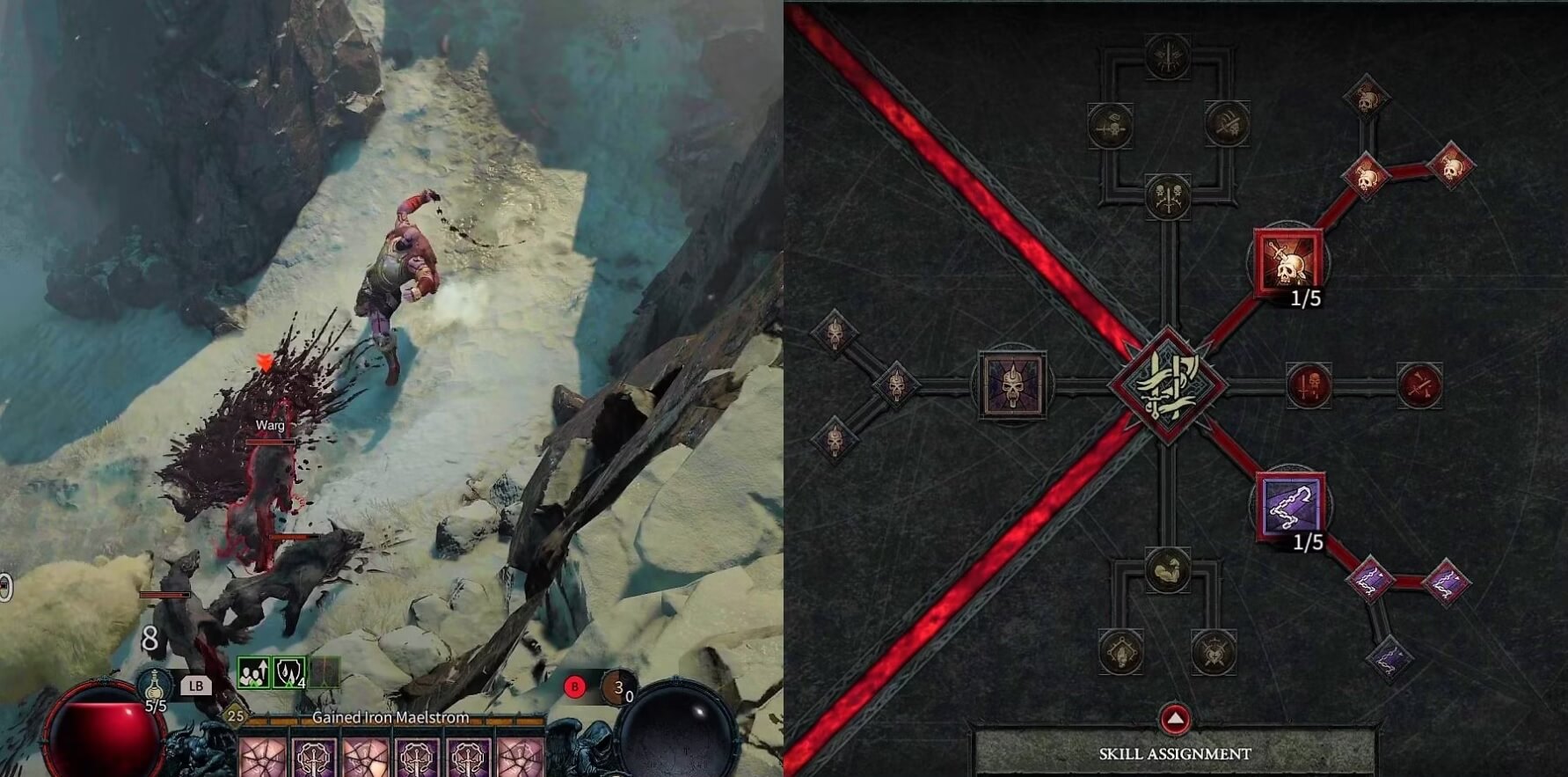The image size is (1568, 777).
Task: Click the sword skill node right of the hub
Action: [1308, 385]
